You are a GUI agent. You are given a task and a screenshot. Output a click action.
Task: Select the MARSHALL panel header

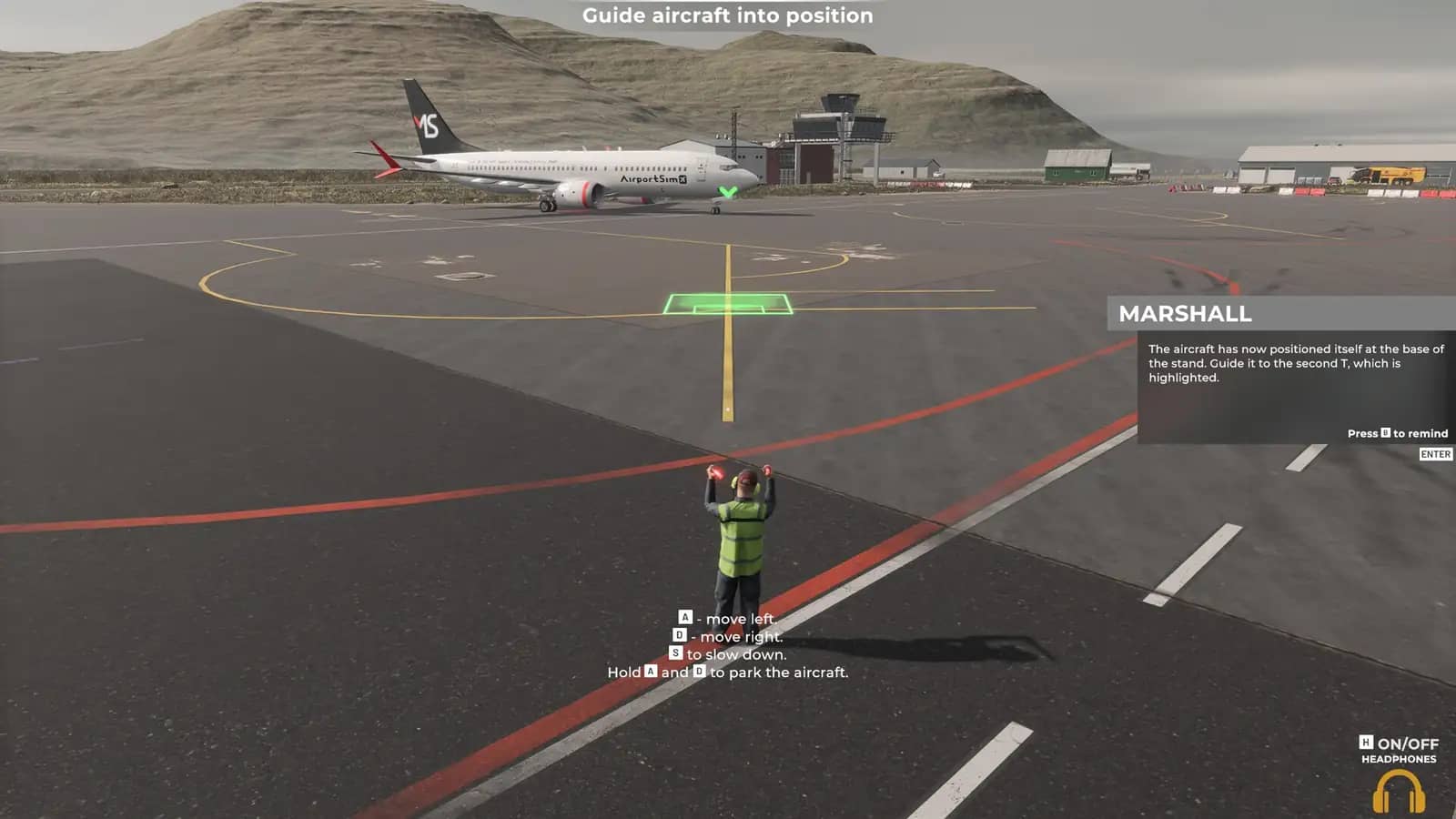(1186, 316)
